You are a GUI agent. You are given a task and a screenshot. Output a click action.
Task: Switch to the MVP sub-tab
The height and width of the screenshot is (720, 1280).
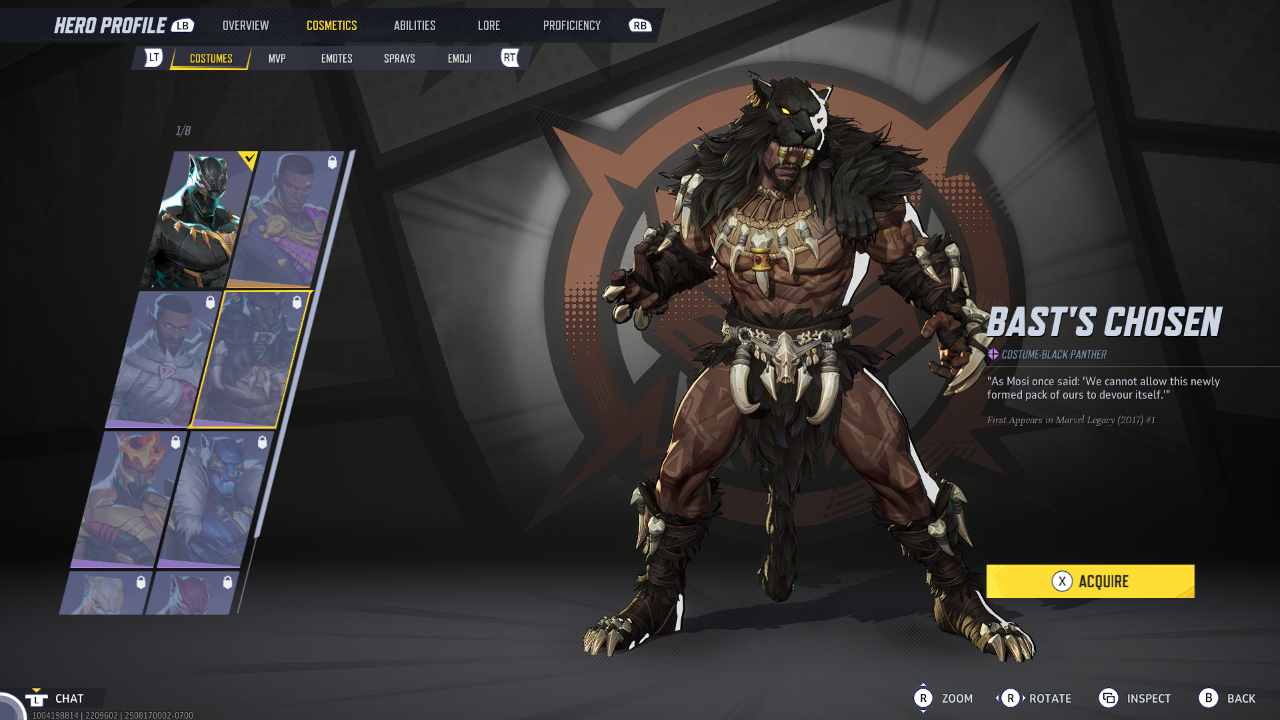click(277, 59)
